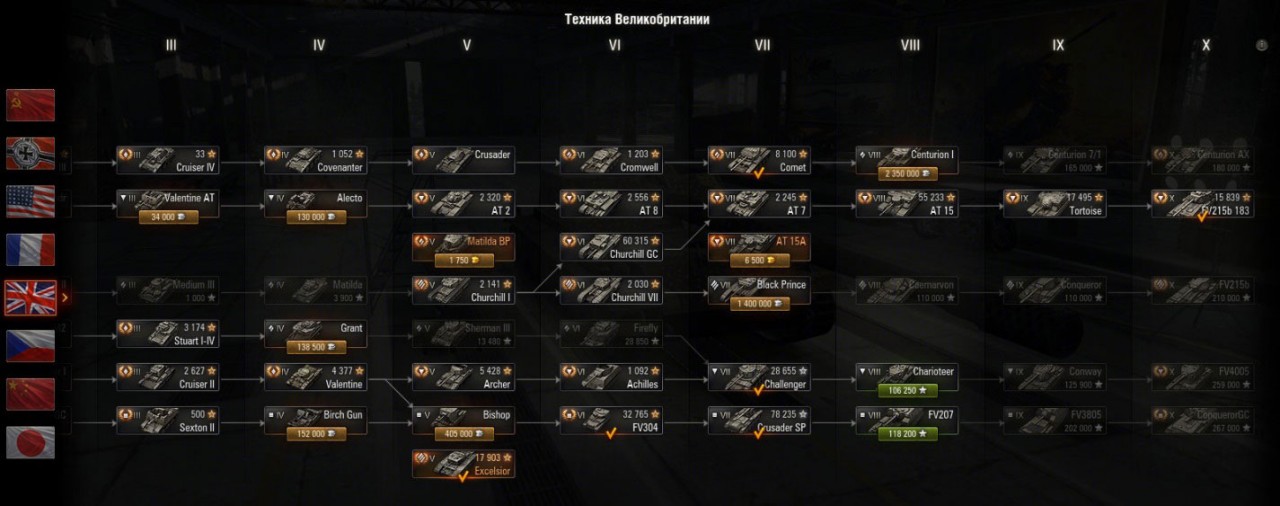Select the premium Excelsior tank

464,464
